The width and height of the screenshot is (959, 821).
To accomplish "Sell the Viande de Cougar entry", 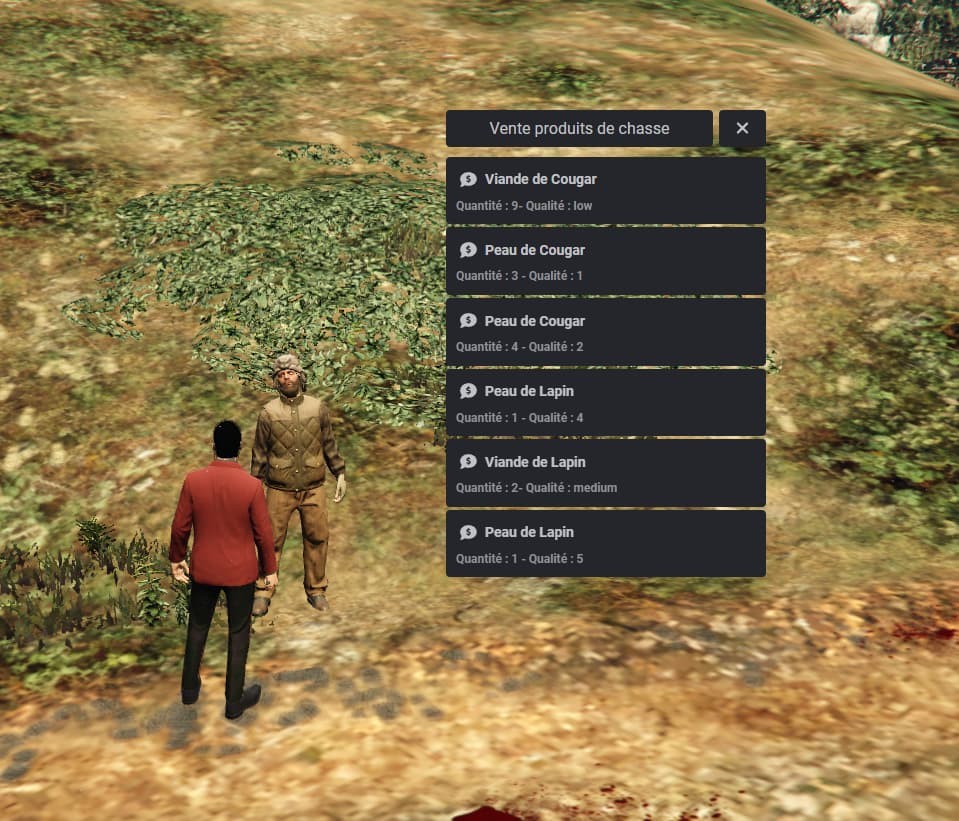I will (x=605, y=191).
